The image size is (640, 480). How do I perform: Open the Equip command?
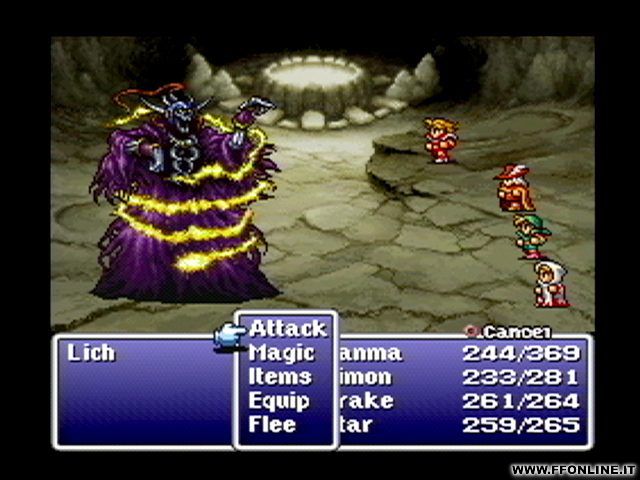pyautogui.click(x=279, y=401)
